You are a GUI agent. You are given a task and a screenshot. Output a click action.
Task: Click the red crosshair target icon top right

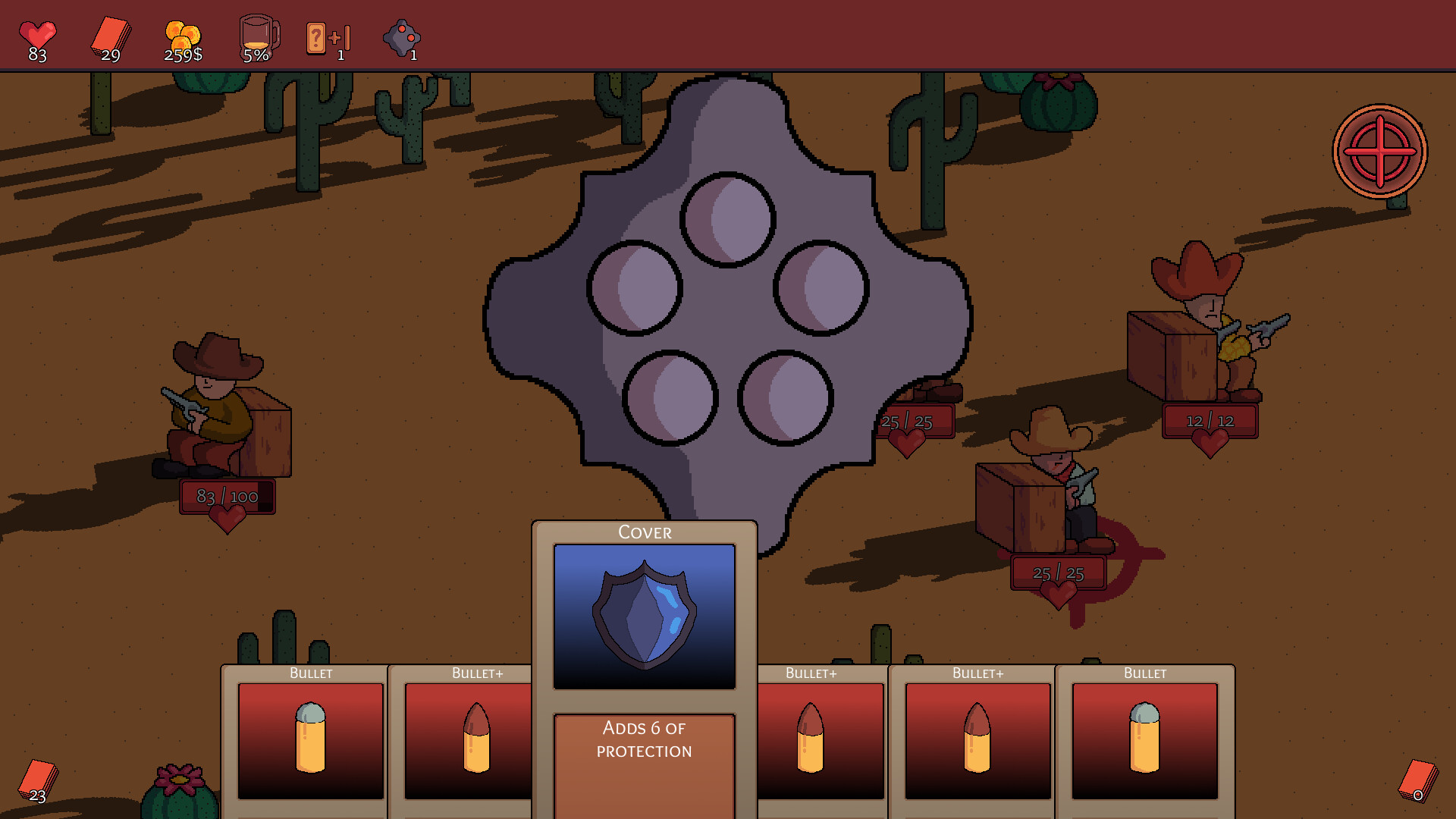(1379, 151)
